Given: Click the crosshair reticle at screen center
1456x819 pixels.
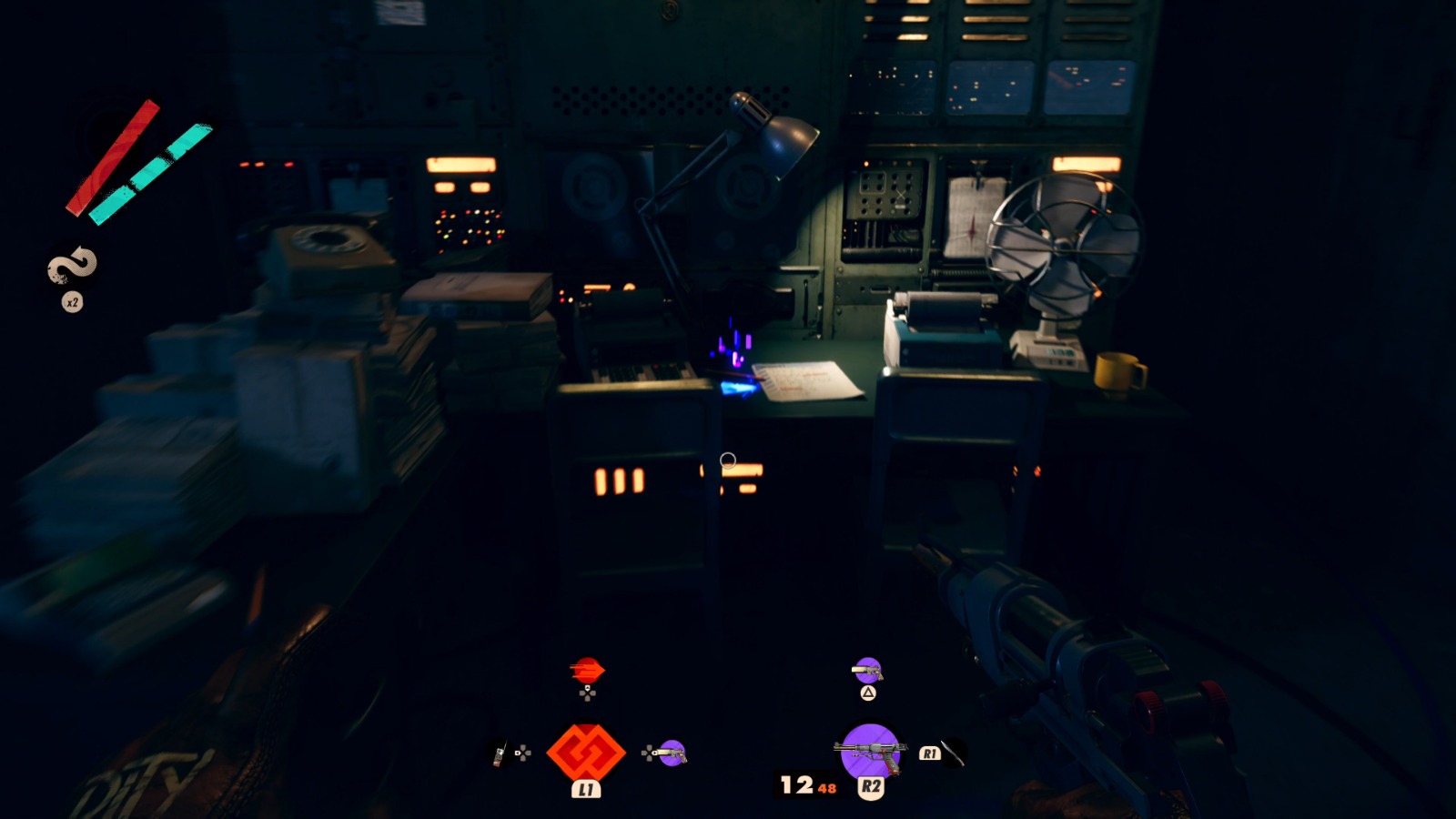Looking at the screenshot, I should (728, 460).
